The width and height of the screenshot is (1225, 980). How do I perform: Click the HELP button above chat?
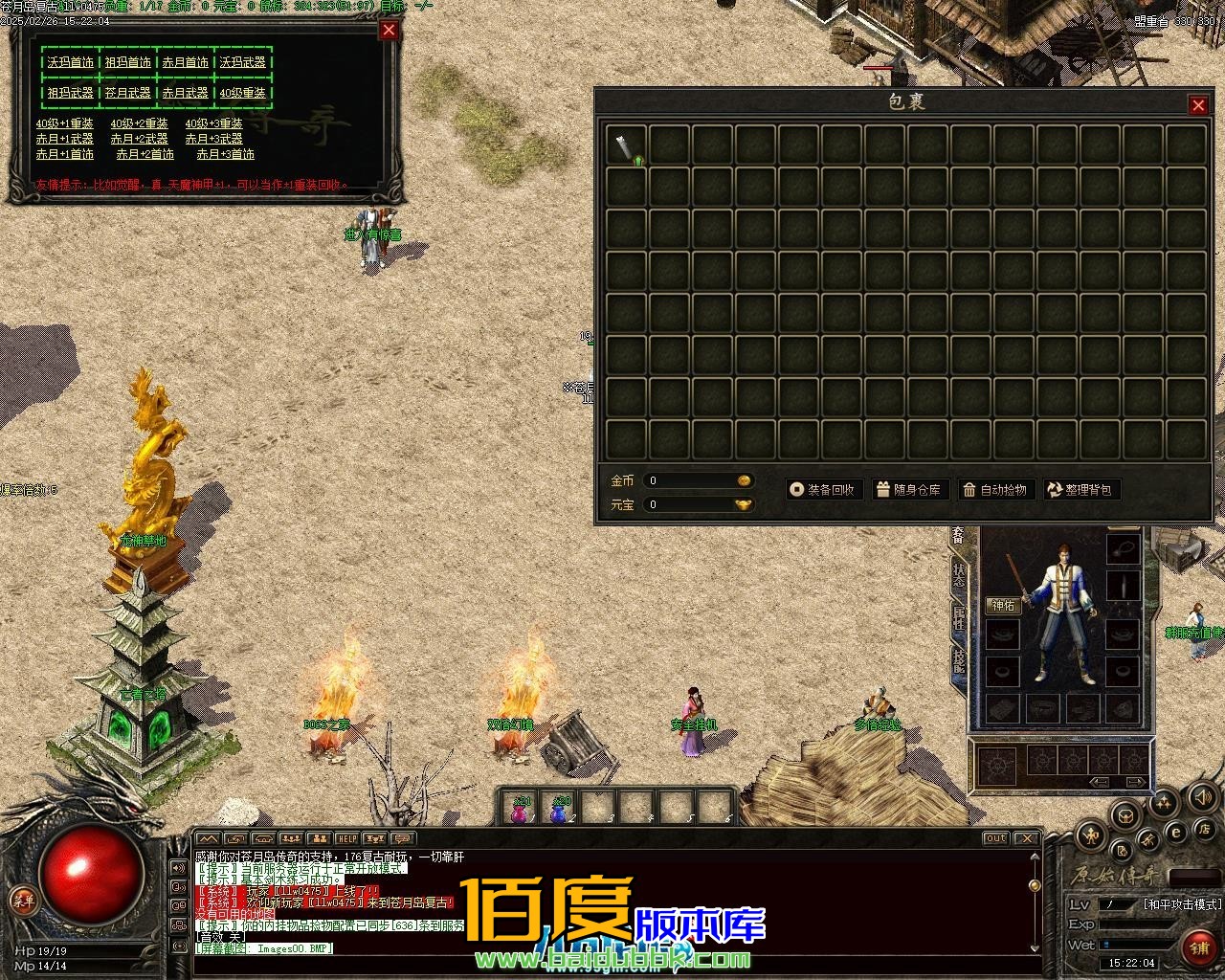click(x=346, y=839)
